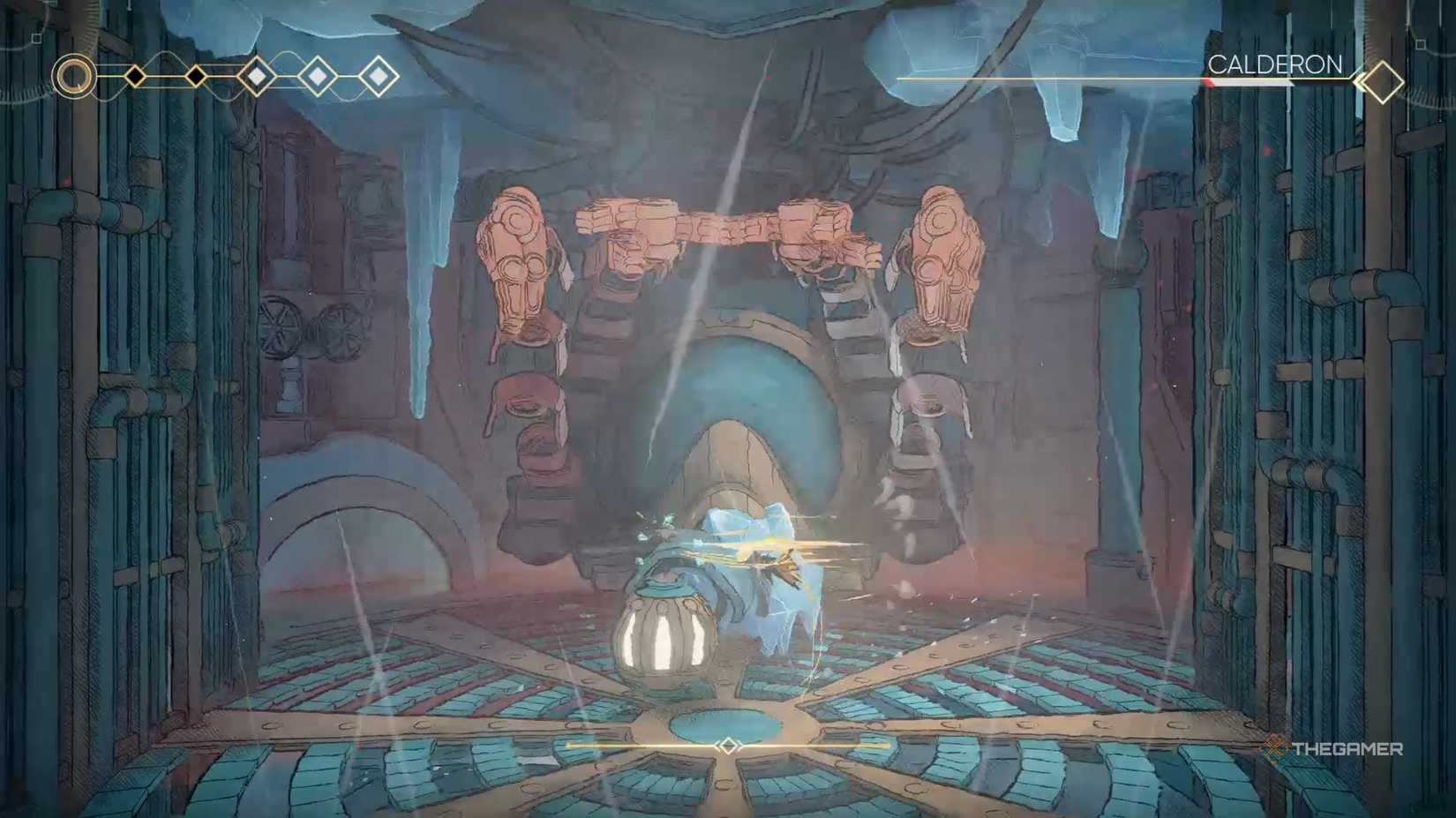Viewport: 1456px width, 818px height.
Task: Click the first filled diamond node on skill bar
Action: (x=135, y=75)
